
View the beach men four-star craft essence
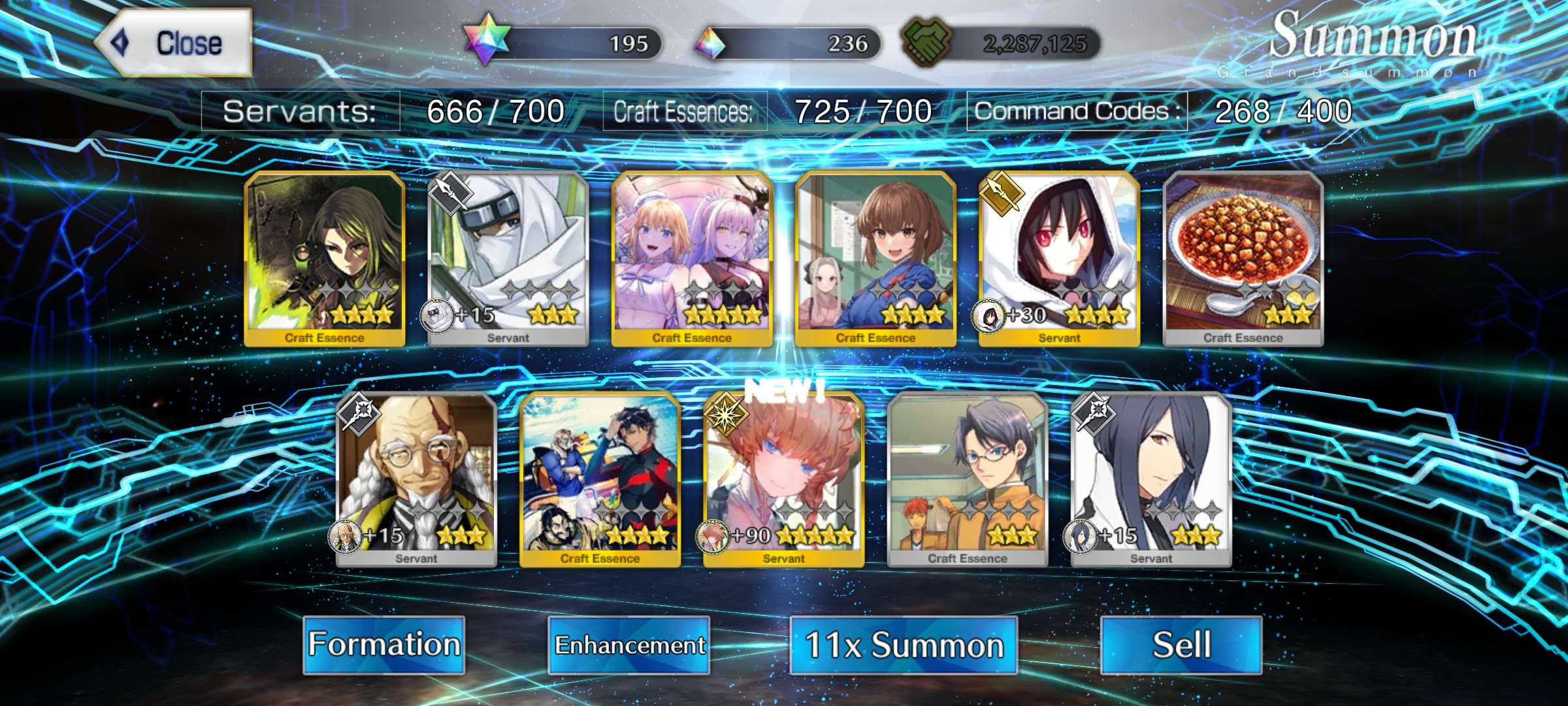tap(600, 479)
